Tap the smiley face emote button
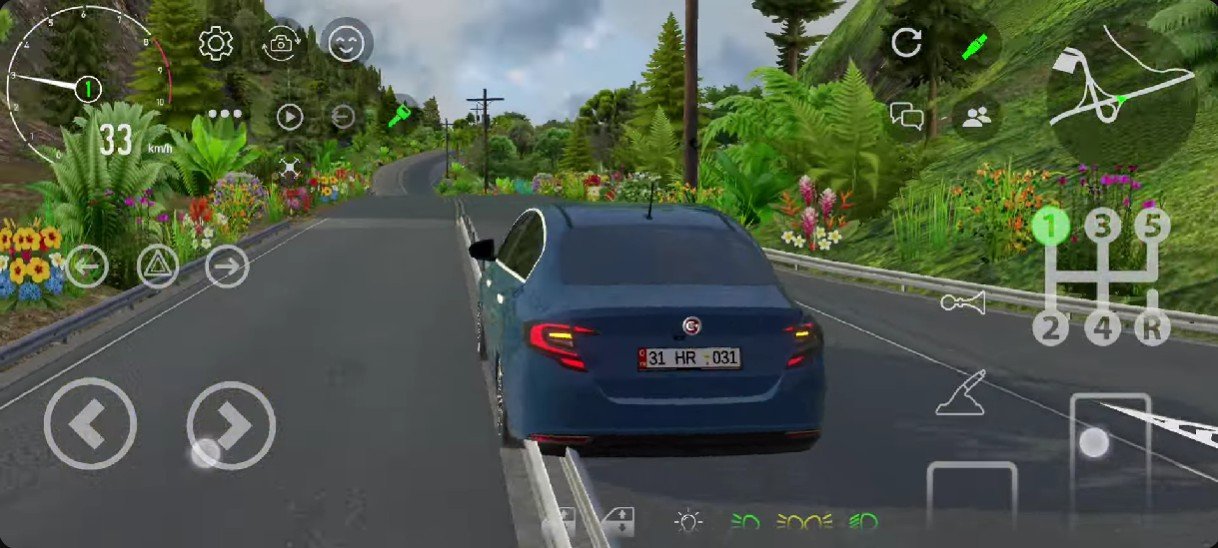Screen dimensions: 1218x548 point(346,43)
